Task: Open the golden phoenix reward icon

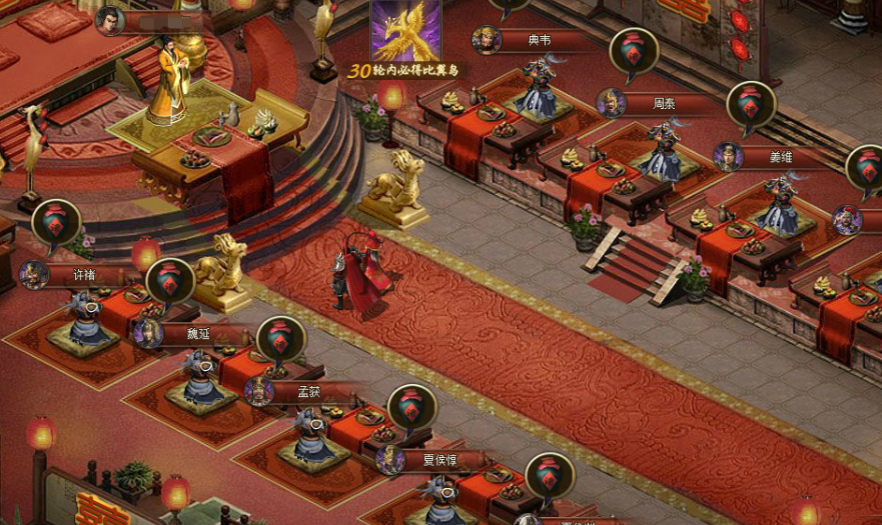Action: pyautogui.click(x=406, y=30)
